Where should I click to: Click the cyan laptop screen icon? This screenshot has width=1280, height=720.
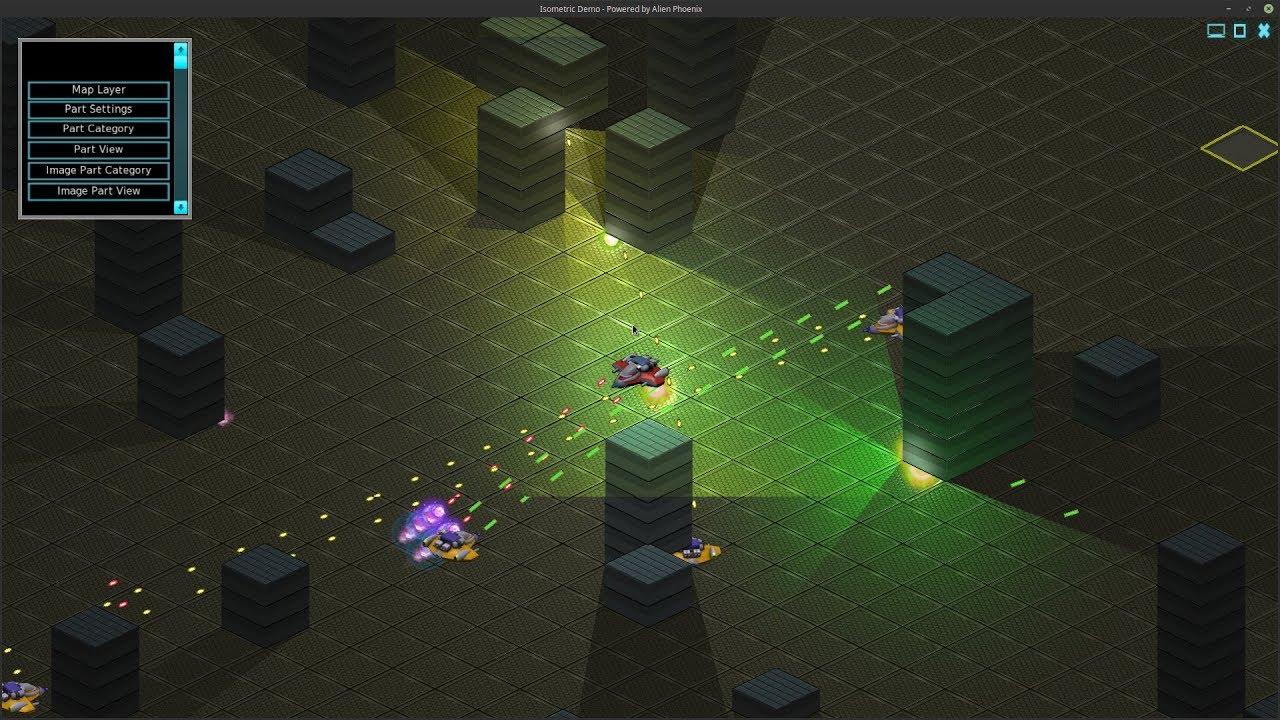(x=1216, y=31)
